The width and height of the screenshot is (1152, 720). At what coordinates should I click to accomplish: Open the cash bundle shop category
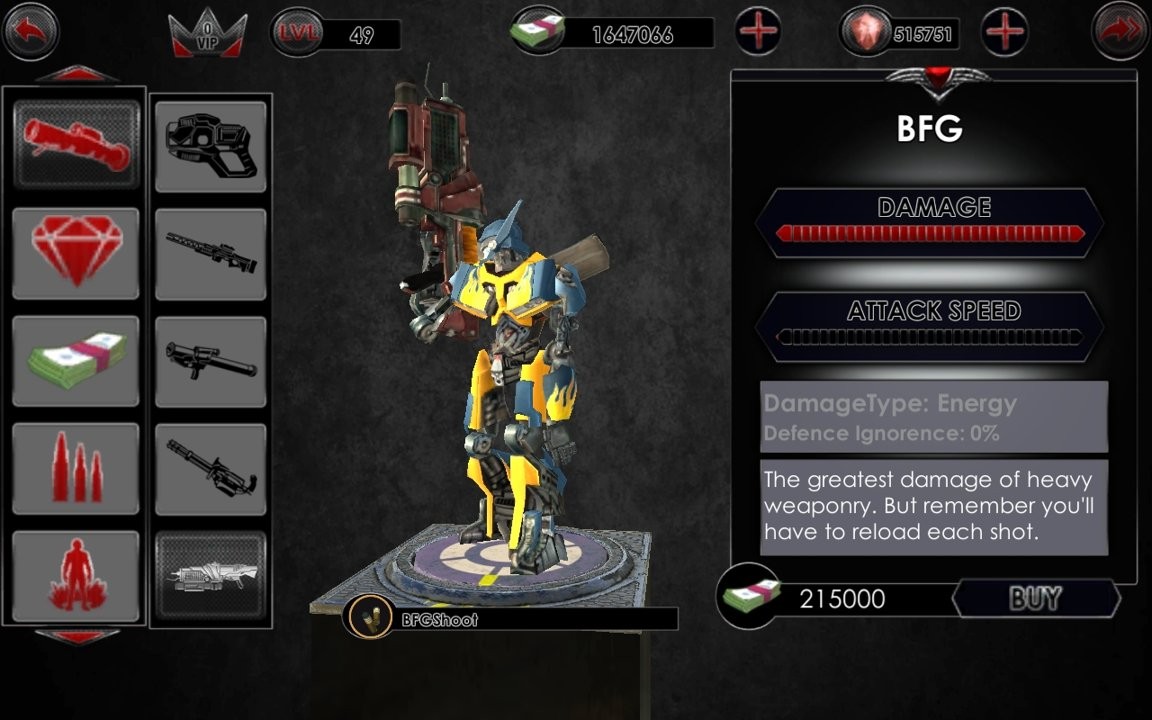coord(76,361)
